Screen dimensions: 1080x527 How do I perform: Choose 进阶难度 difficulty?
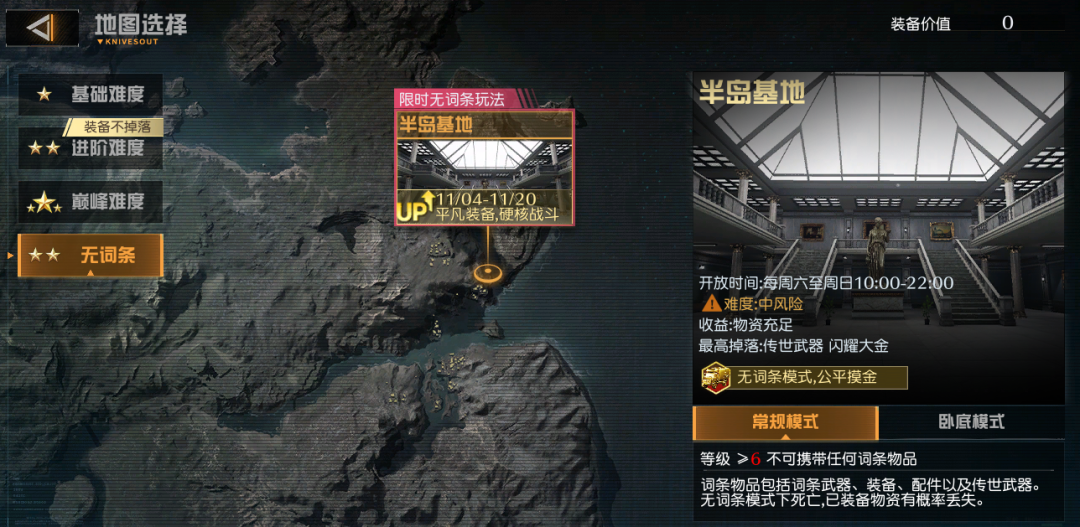[90, 148]
